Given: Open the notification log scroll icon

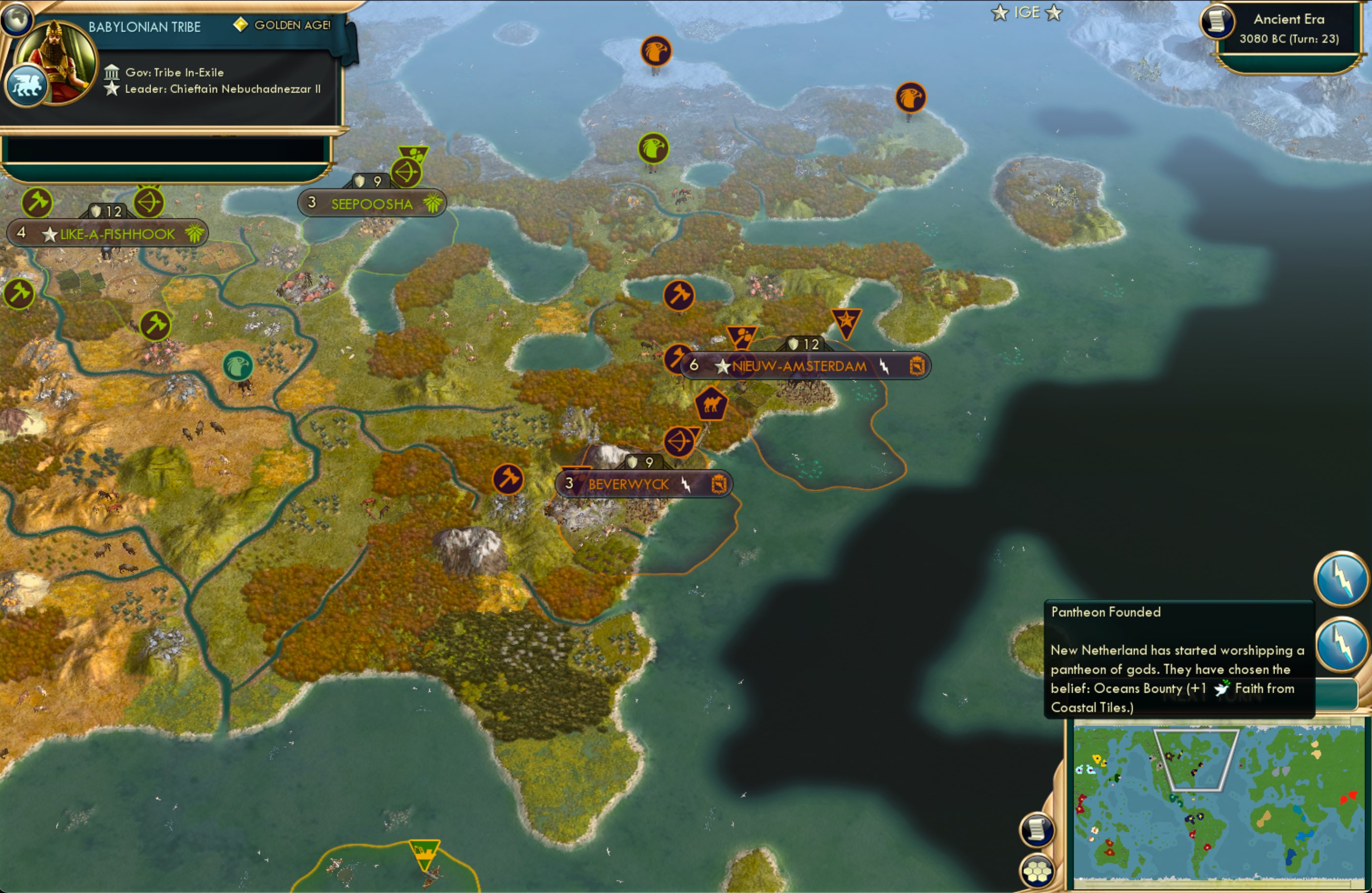Looking at the screenshot, I should tap(1038, 829).
